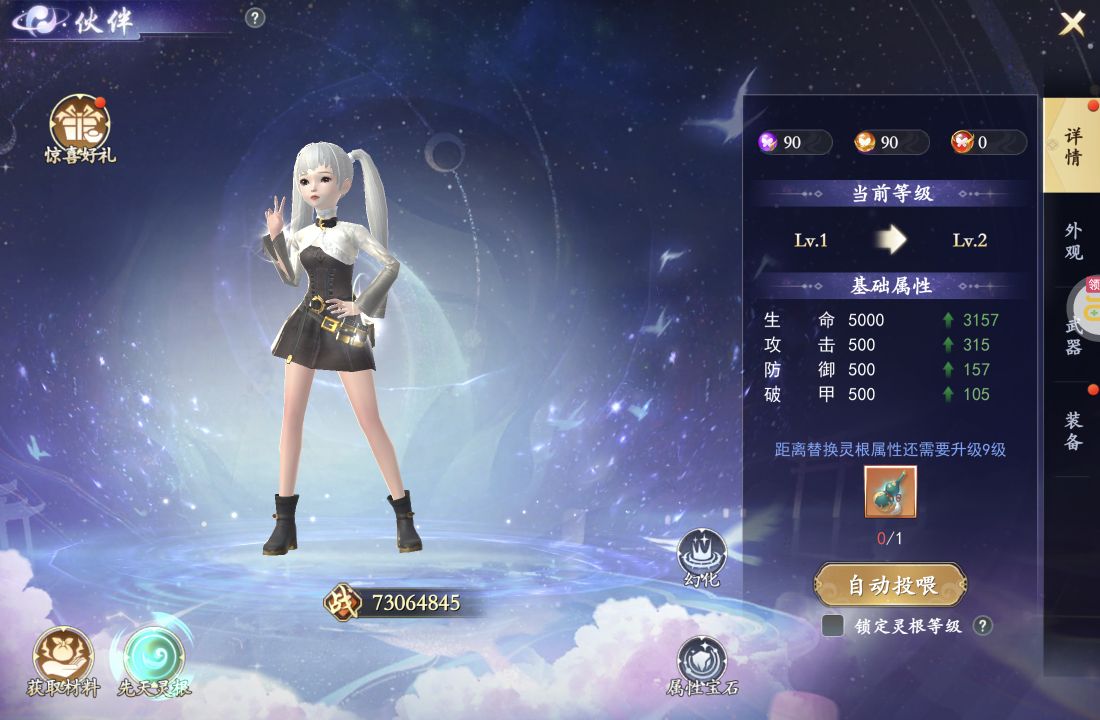Show help for 锁定灵根等级
This screenshot has width=1100, height=720.
tap(983, 626)
